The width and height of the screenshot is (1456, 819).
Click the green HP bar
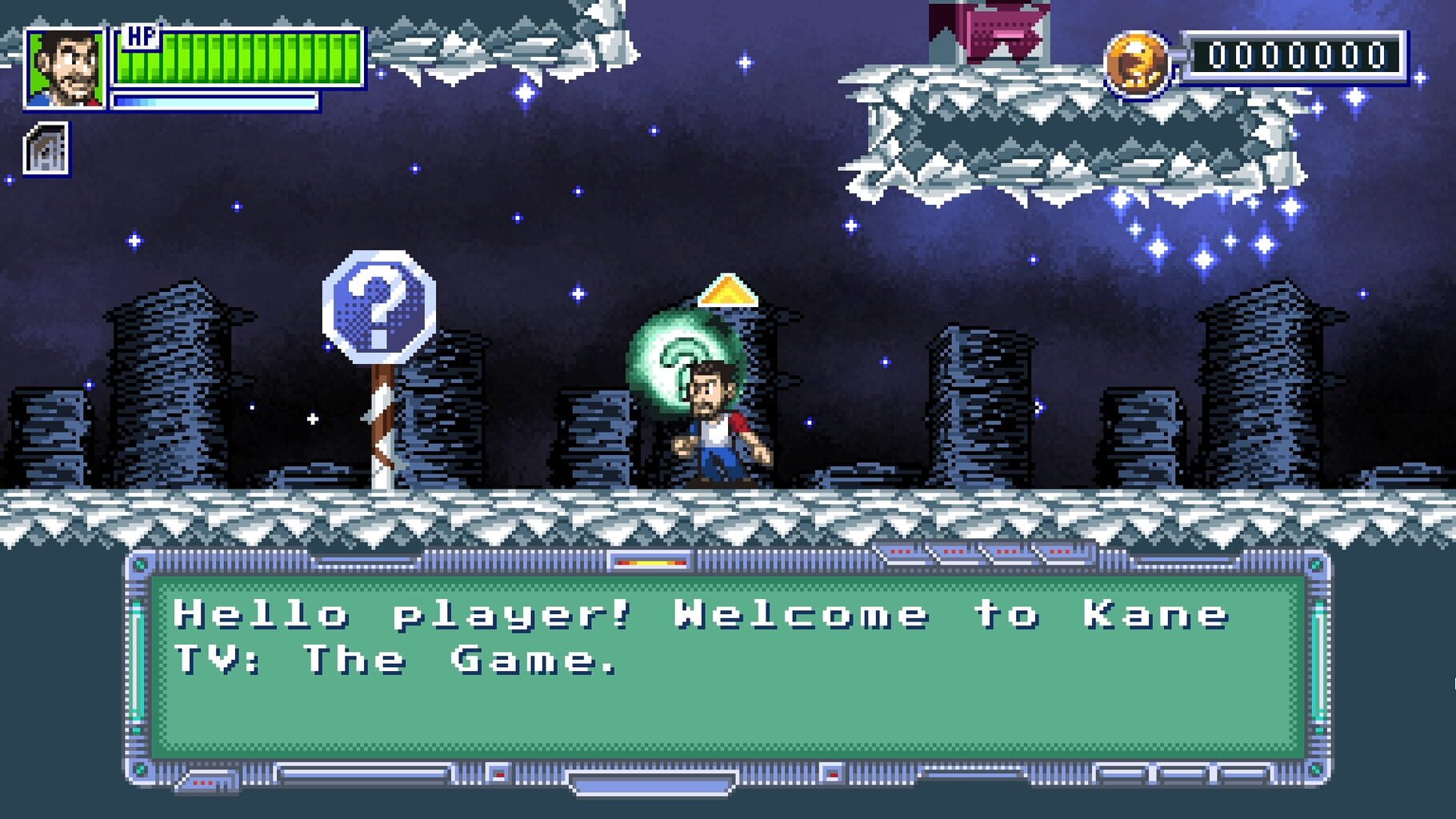pyautogui.click(x=232, y=60)
